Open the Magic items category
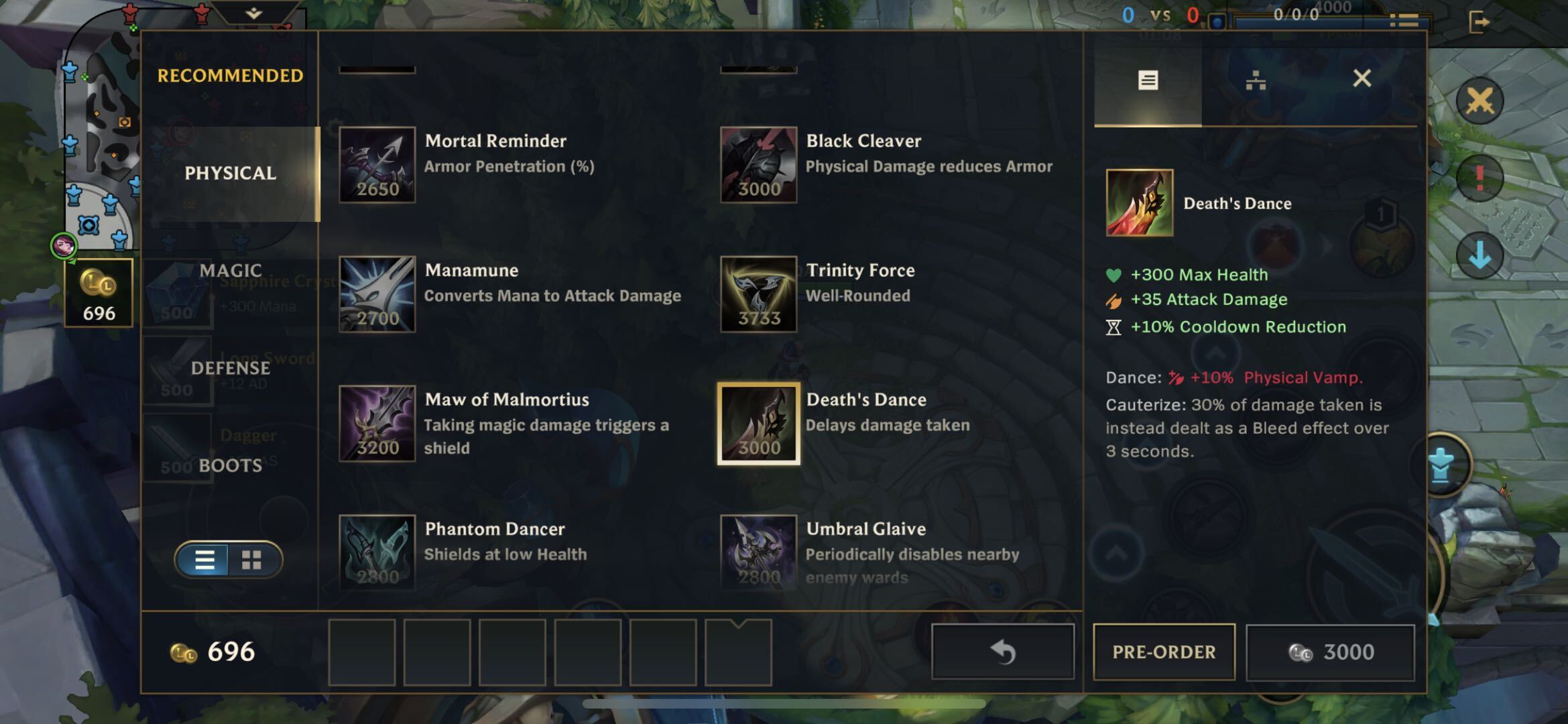 230,270
